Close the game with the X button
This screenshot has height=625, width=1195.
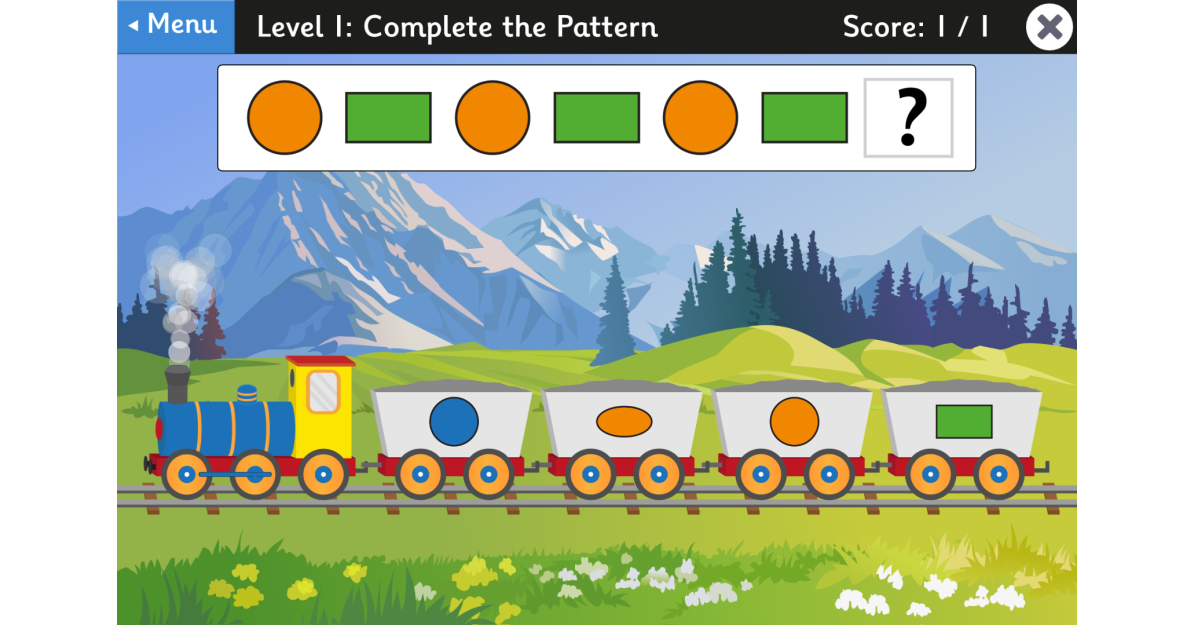pos(1049,27)
